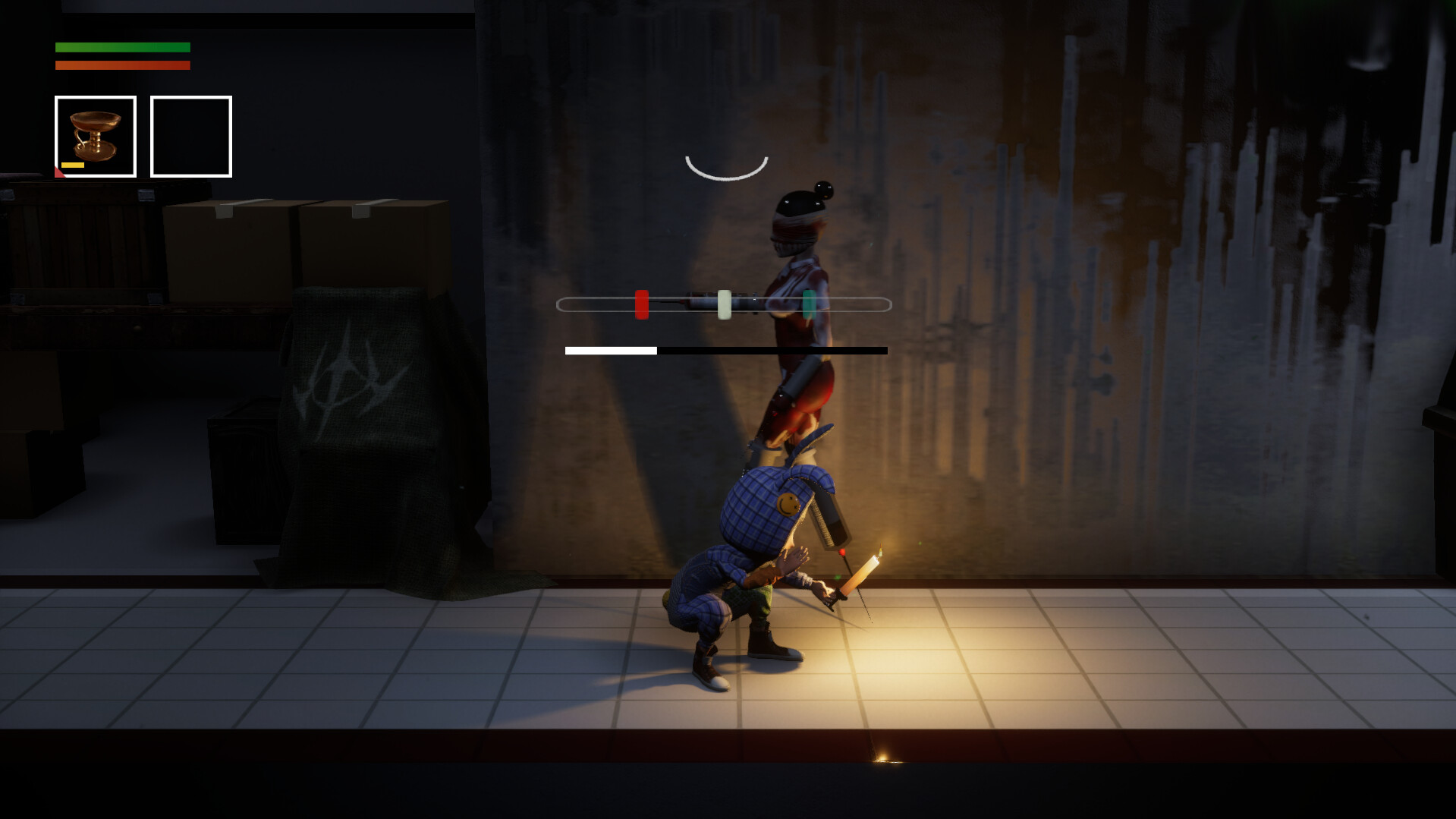Select the red marker on the syringe gauge
Screen dimensions: 1456x819
click(642, 302)
